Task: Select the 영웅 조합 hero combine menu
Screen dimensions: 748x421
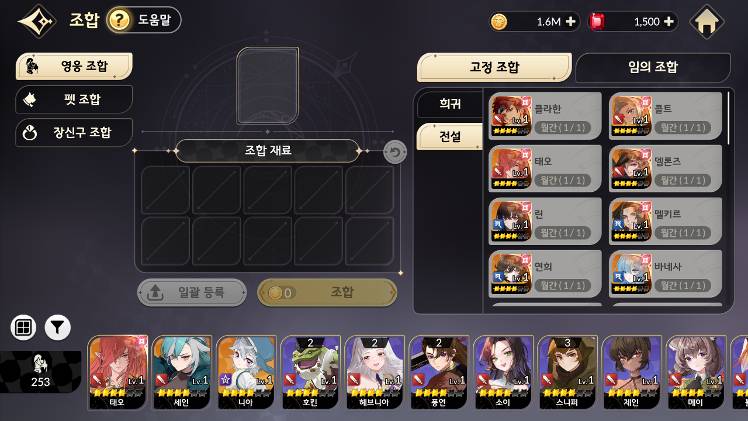Action: tap(75, 67)
